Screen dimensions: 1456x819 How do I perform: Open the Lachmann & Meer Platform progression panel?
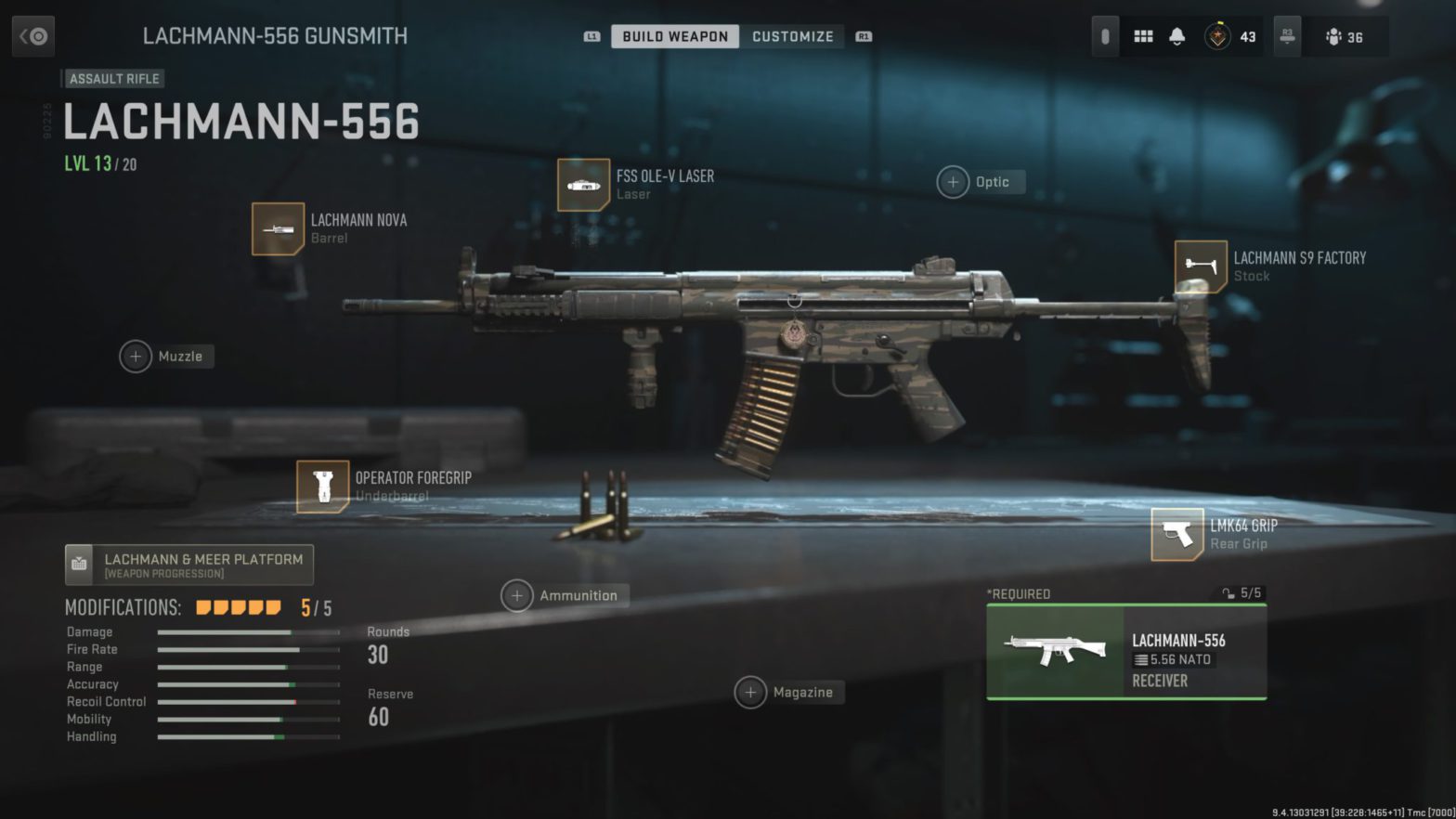point(189,564)
